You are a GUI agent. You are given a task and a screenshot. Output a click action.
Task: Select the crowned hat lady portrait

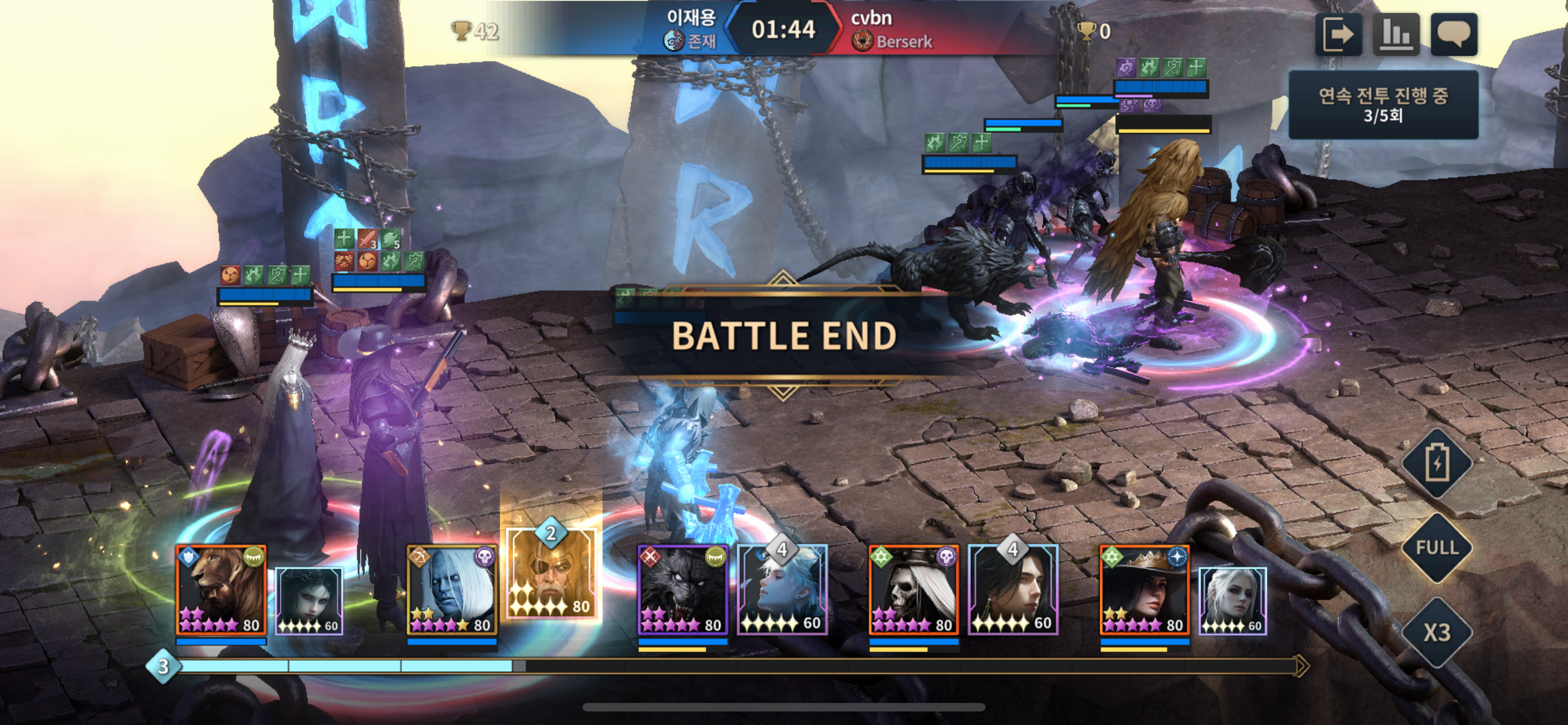pos(1144,590)
